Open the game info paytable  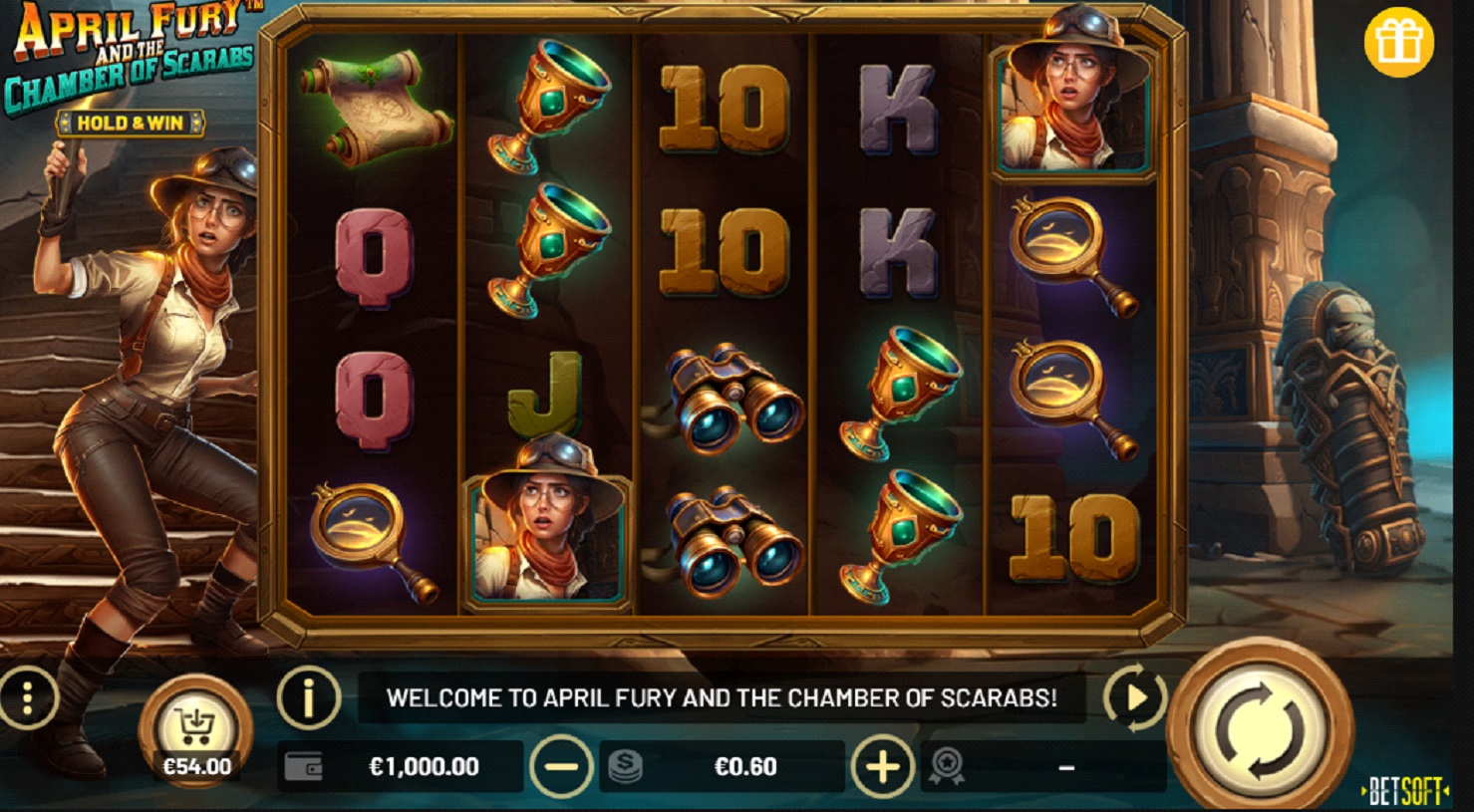(x=308, y=697)
